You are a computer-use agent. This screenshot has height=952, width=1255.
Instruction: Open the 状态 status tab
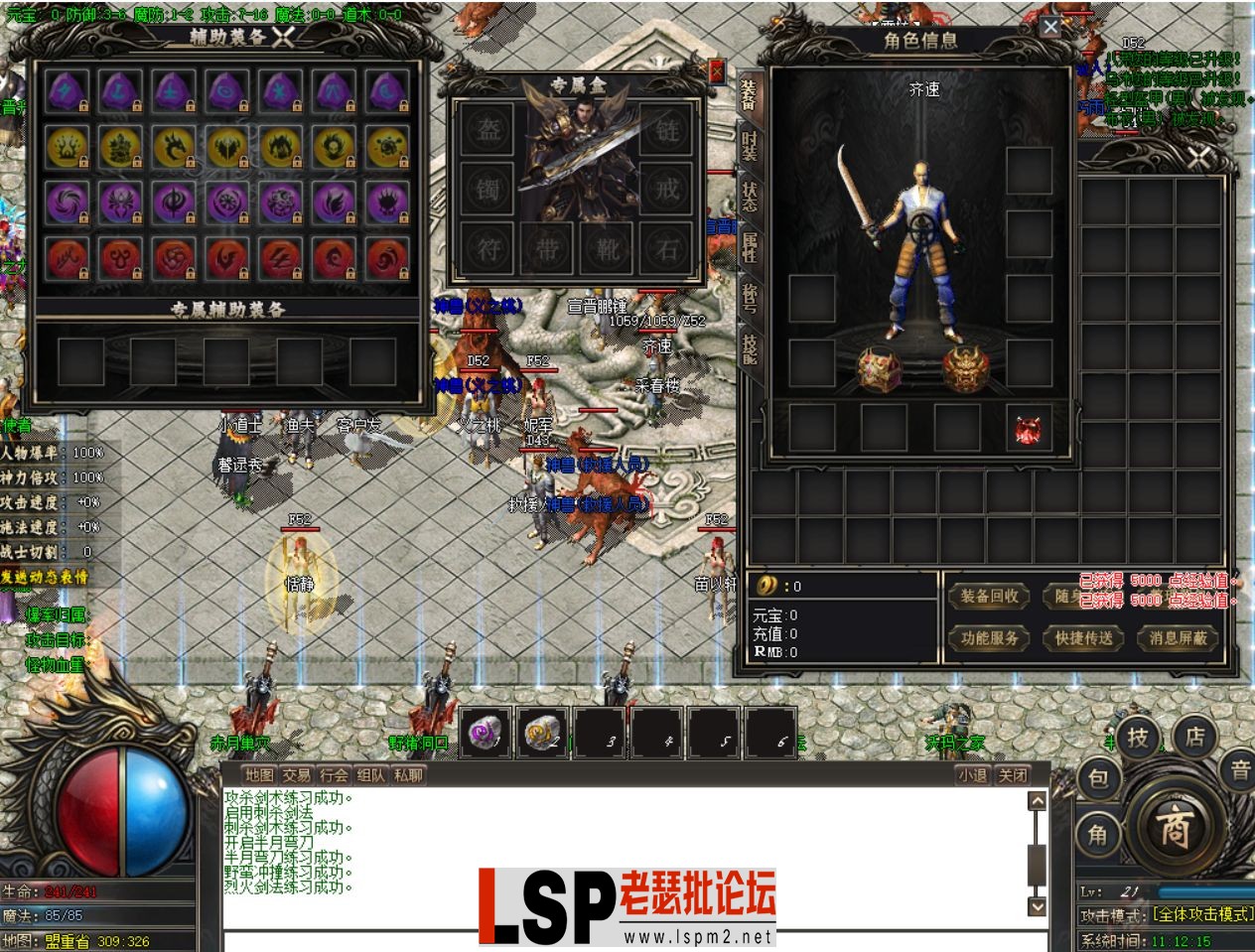[x=750, y=195]
